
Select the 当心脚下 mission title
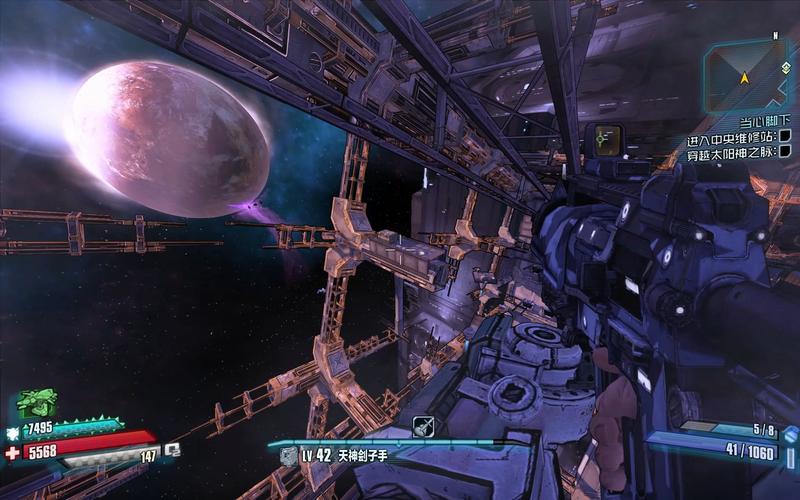click(x=760, y=121)
